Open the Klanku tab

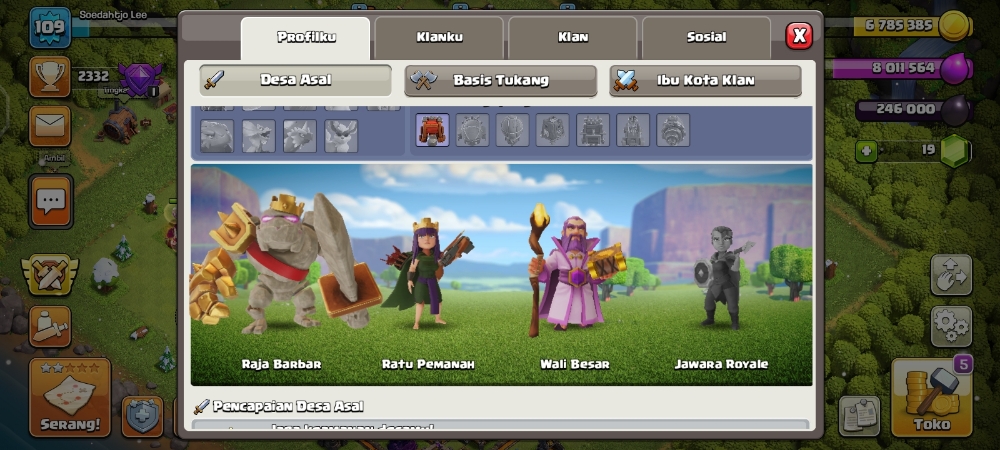440,38
